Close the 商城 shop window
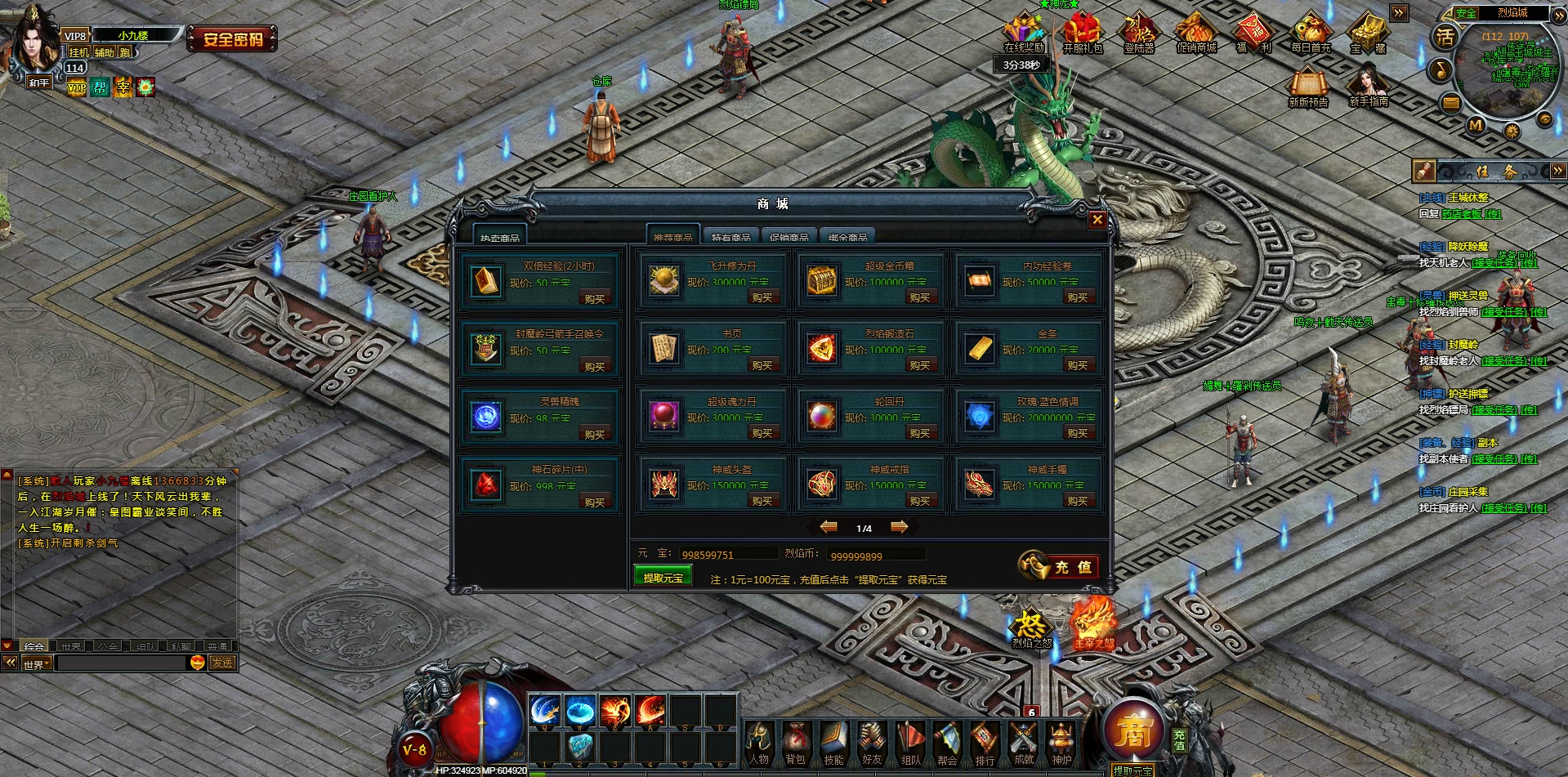This screenshot has height=777, width=1568. pos(1097,220)
